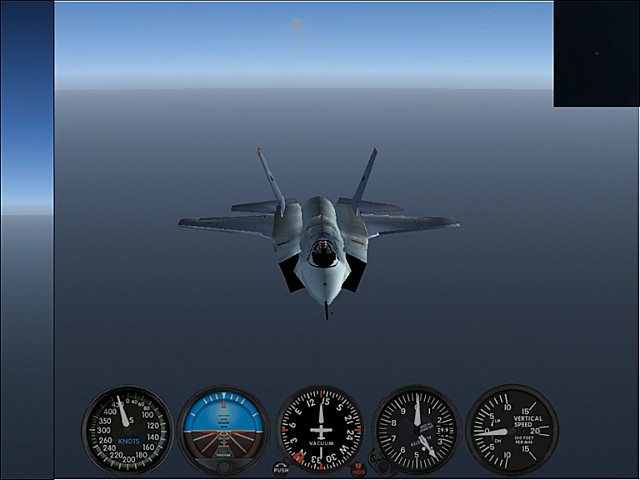Click the radar minimap panel
This screenshot has height=480, width=640.
coord(596,54)
